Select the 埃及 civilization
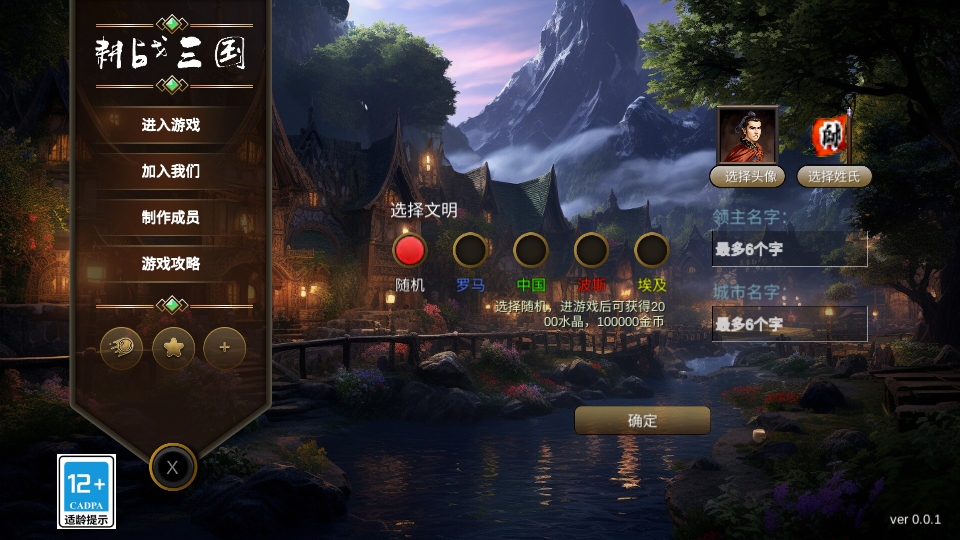960x540 pixels. click(652, 250)
